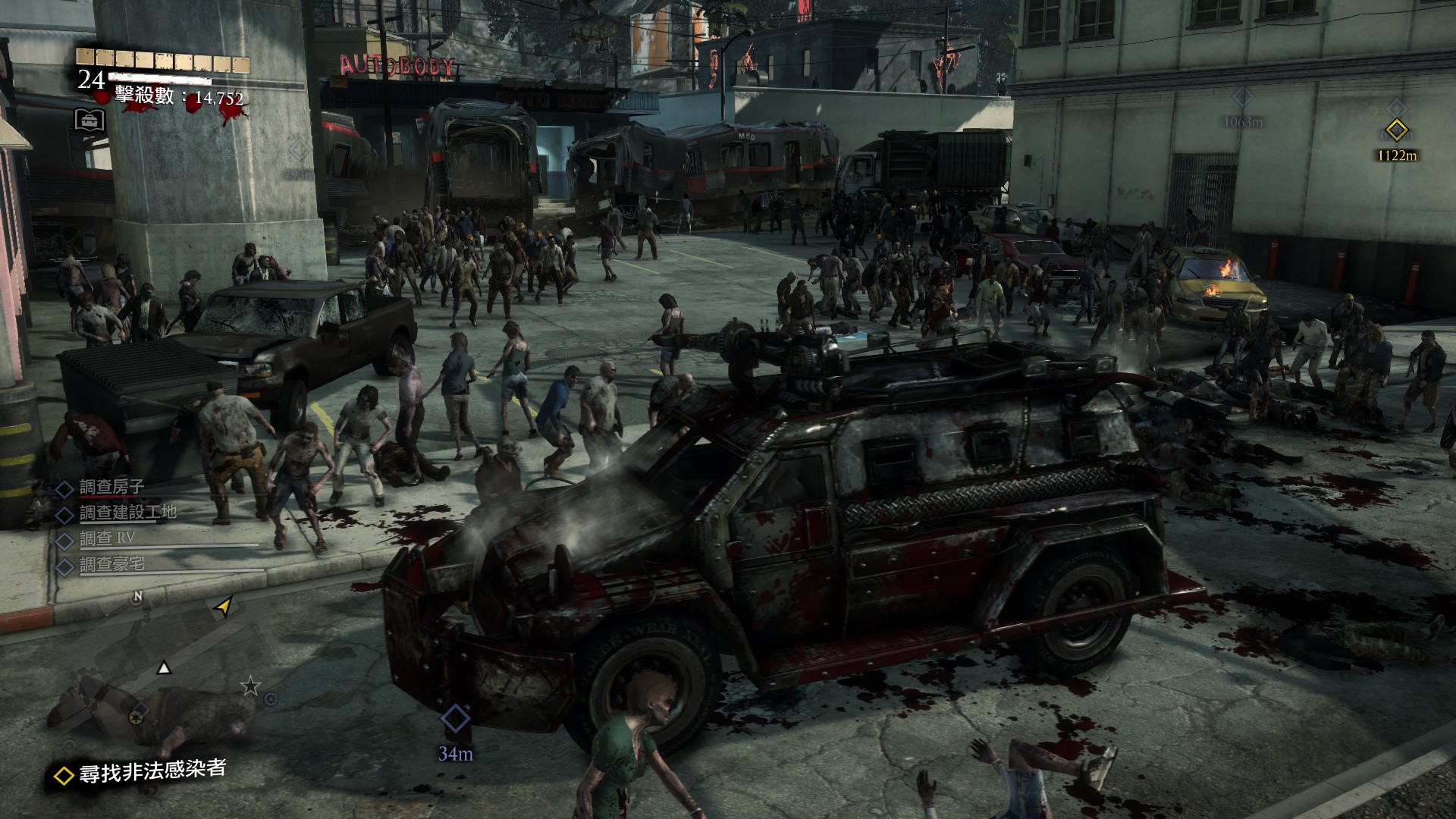Select the 調查建設工地 side objective
The height and width of the screenshot is (819, 1456).
127,513
